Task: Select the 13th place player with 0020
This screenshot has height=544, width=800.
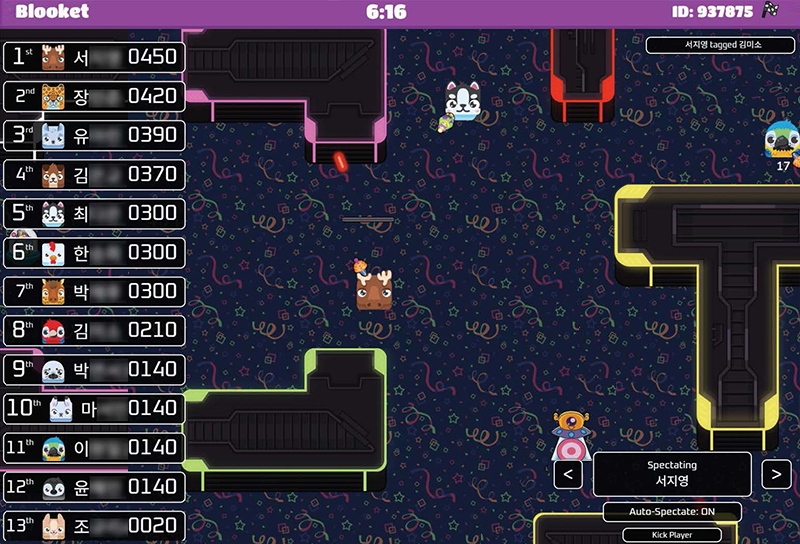Action: pos(95,526)
